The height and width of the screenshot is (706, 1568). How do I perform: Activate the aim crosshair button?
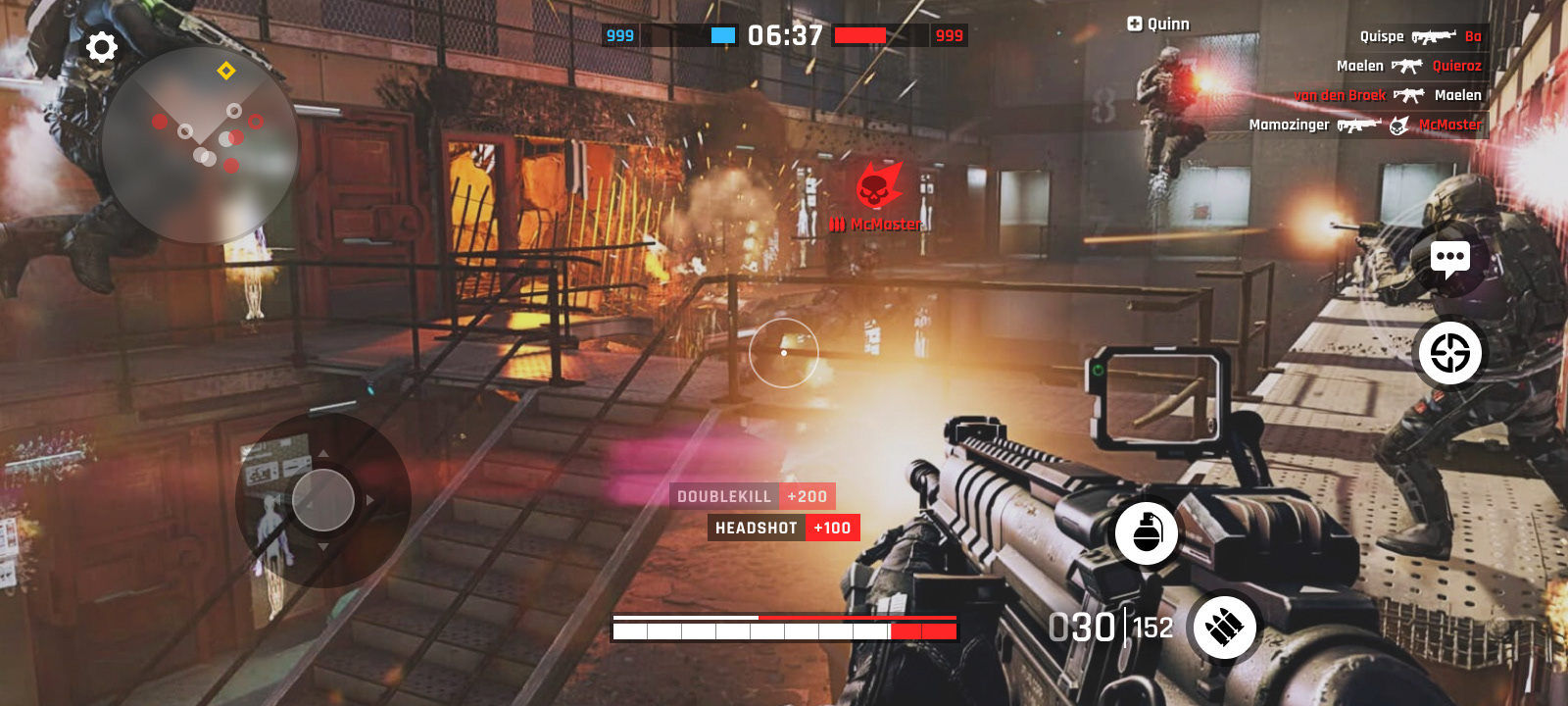tap(1449, 353)
